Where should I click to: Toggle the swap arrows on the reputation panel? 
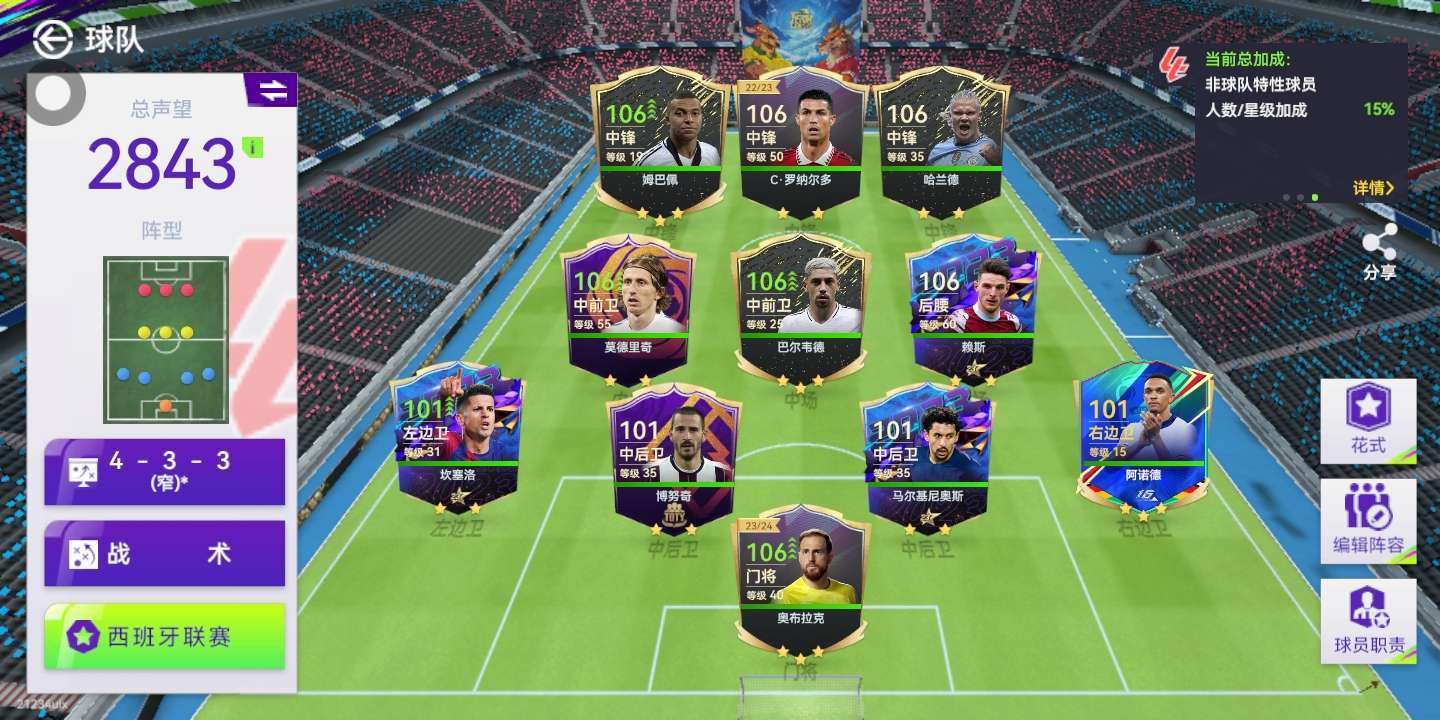pos(272,91)
